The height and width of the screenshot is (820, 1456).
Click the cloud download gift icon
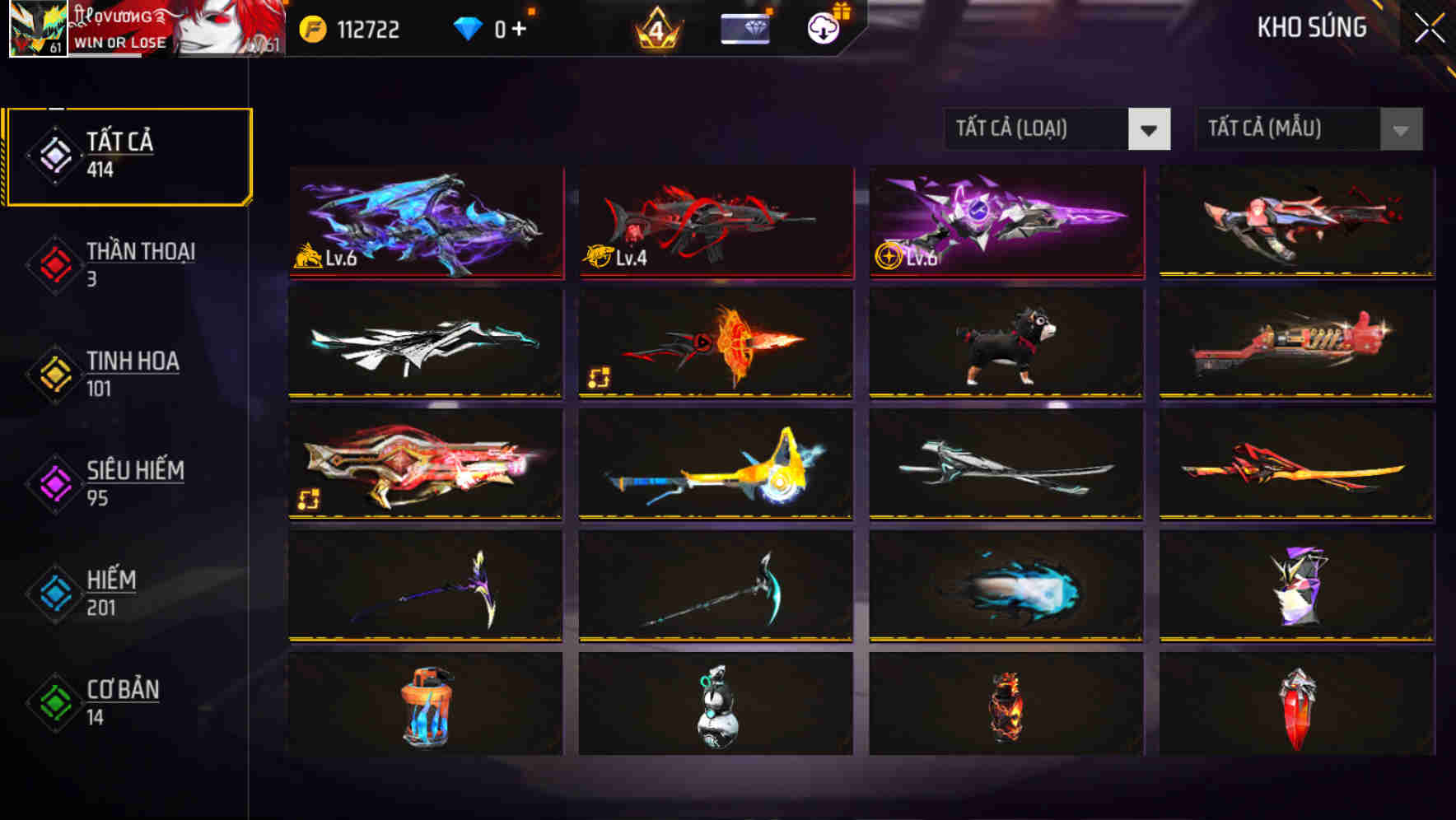tap(823, 27)
